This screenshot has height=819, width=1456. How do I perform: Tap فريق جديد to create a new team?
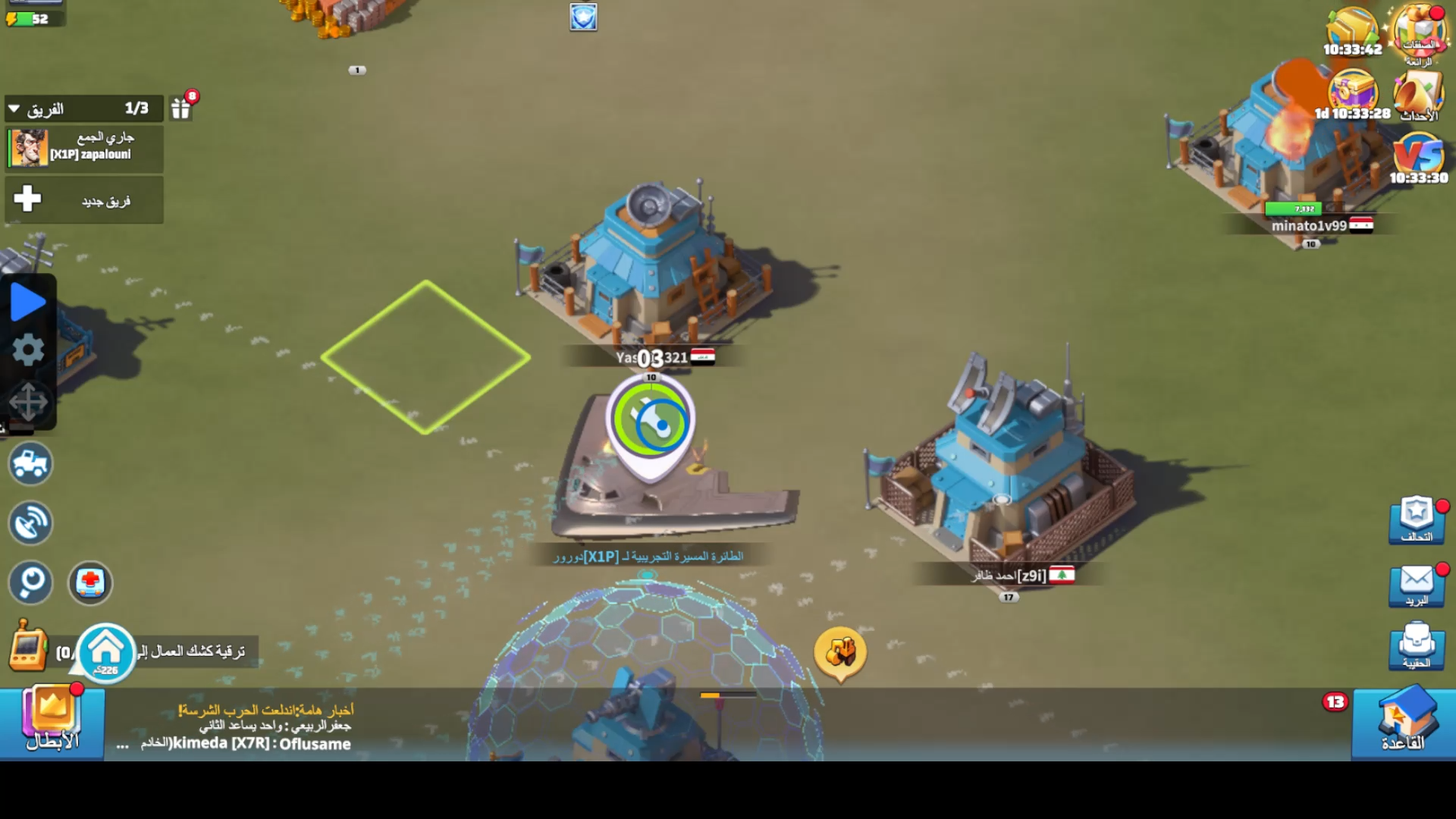(83, 199)
